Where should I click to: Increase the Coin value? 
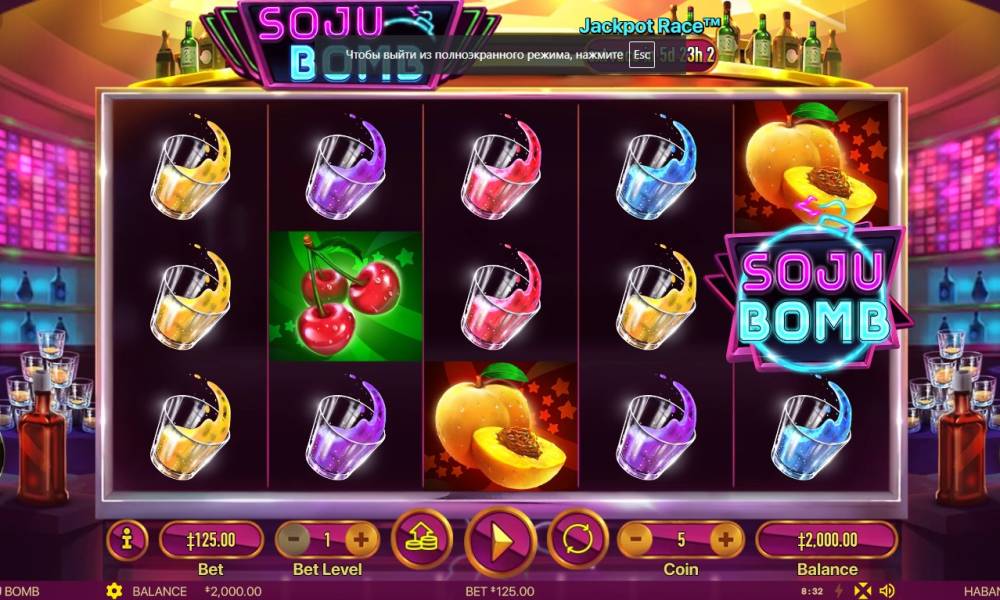[726, 540]
